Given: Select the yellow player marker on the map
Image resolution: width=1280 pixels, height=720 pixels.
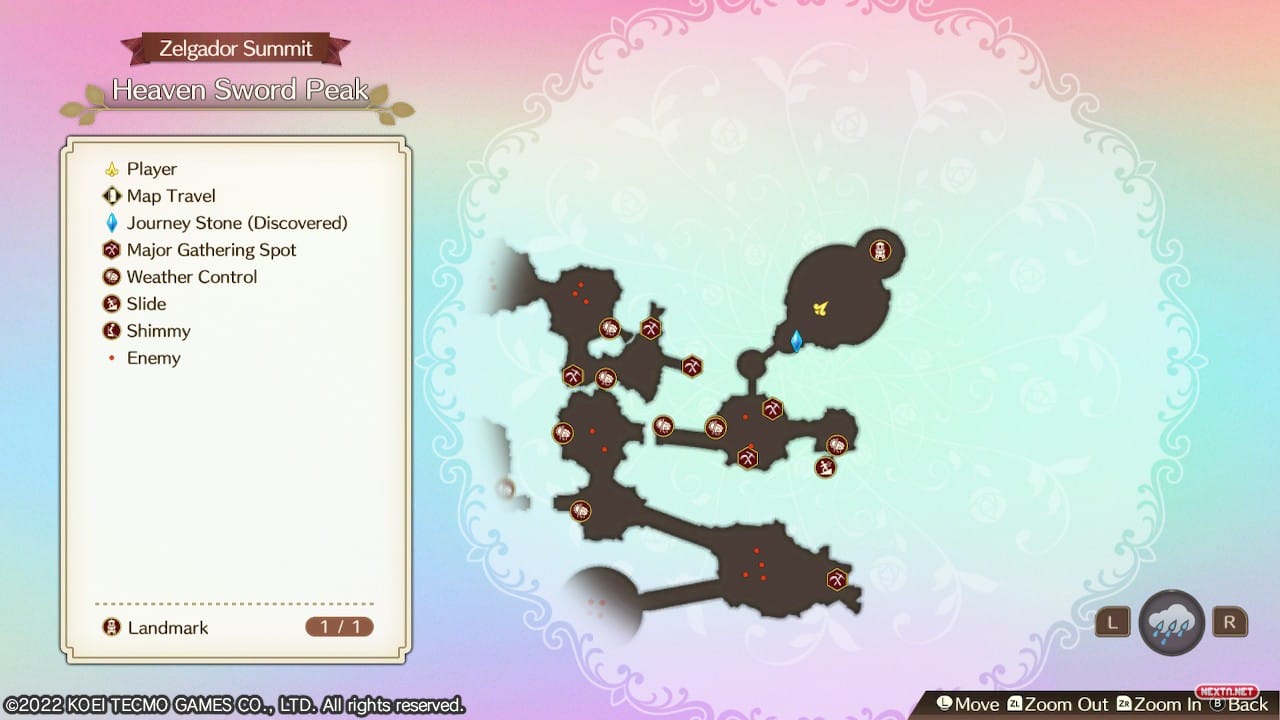Looking at the screenshot, I should tap(821, 308).
